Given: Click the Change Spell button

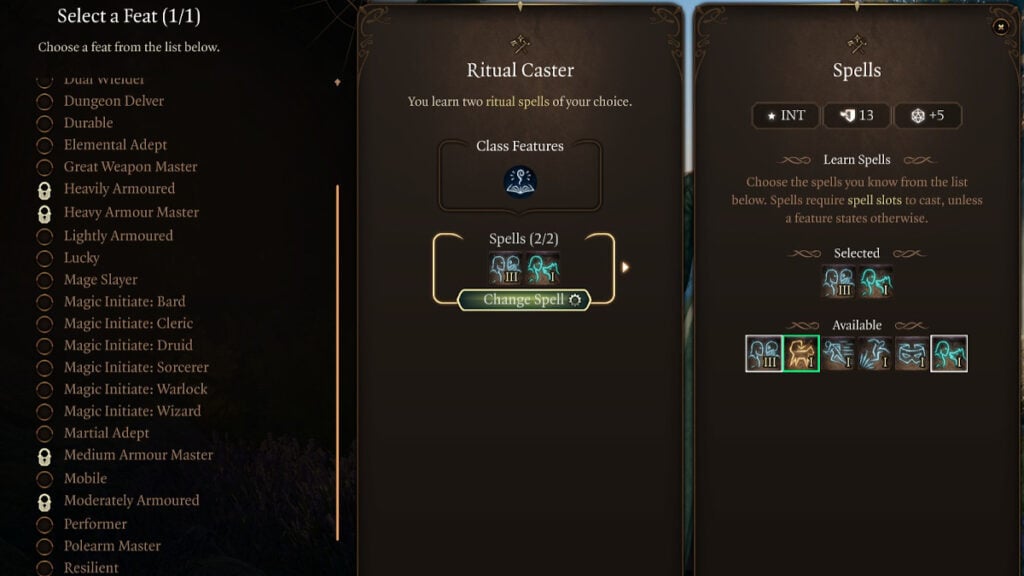Looking at the screenshot, I should (524, 300).
